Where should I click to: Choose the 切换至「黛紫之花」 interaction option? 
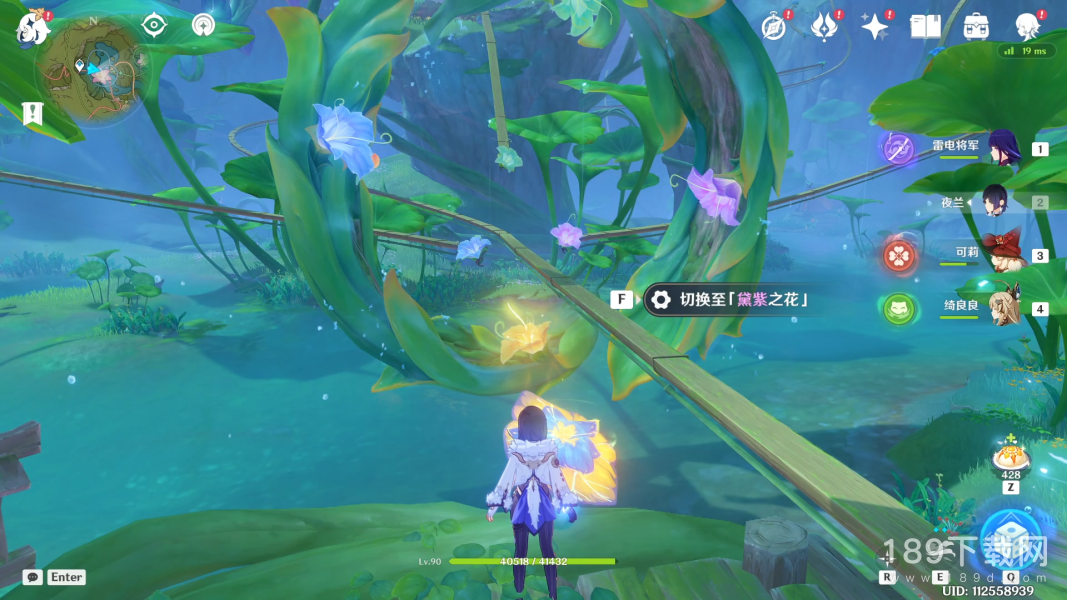pos(728,299)
